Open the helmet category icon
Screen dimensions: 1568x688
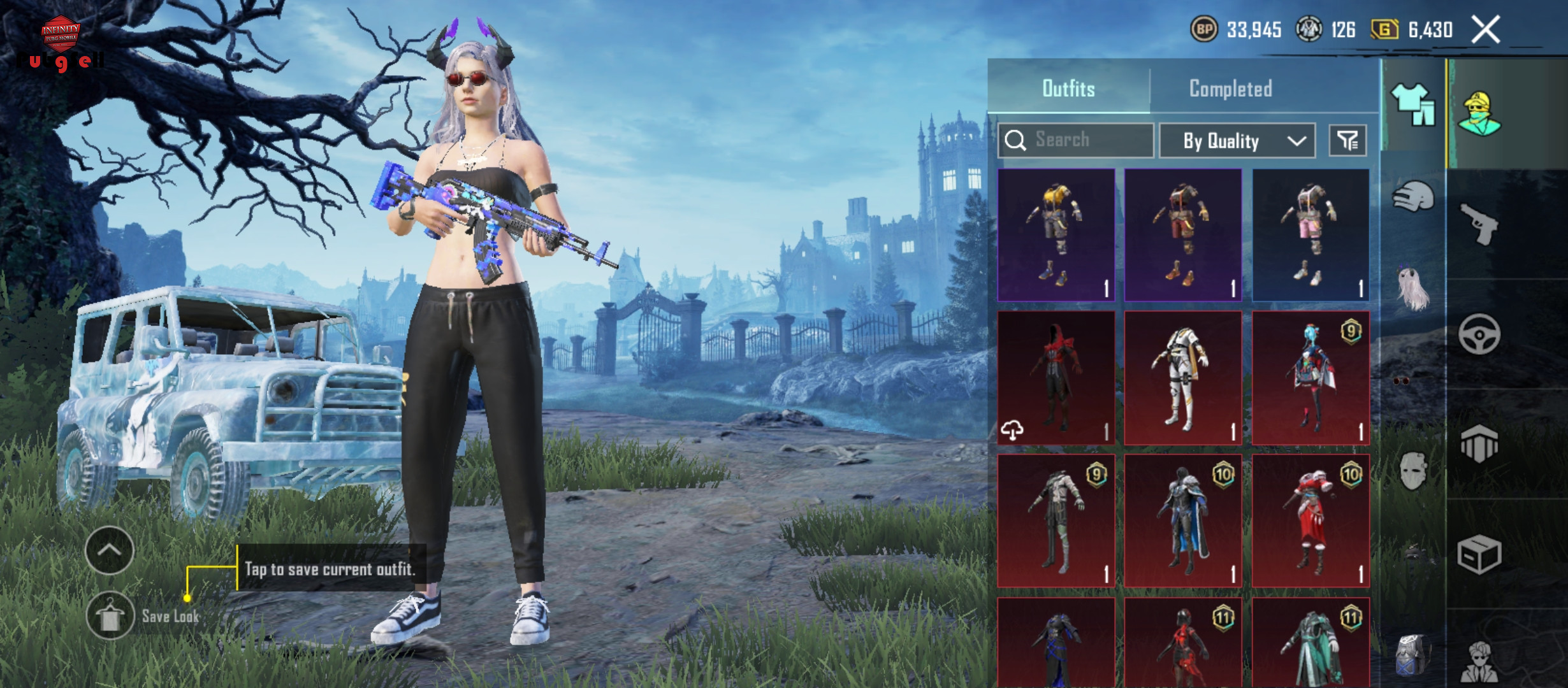[x=1412, y=197]
